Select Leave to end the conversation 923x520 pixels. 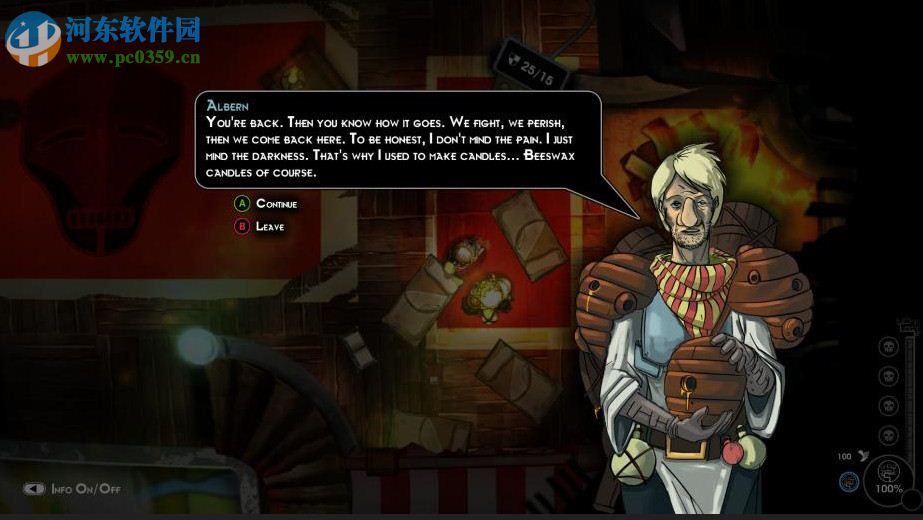pos(269,227)
